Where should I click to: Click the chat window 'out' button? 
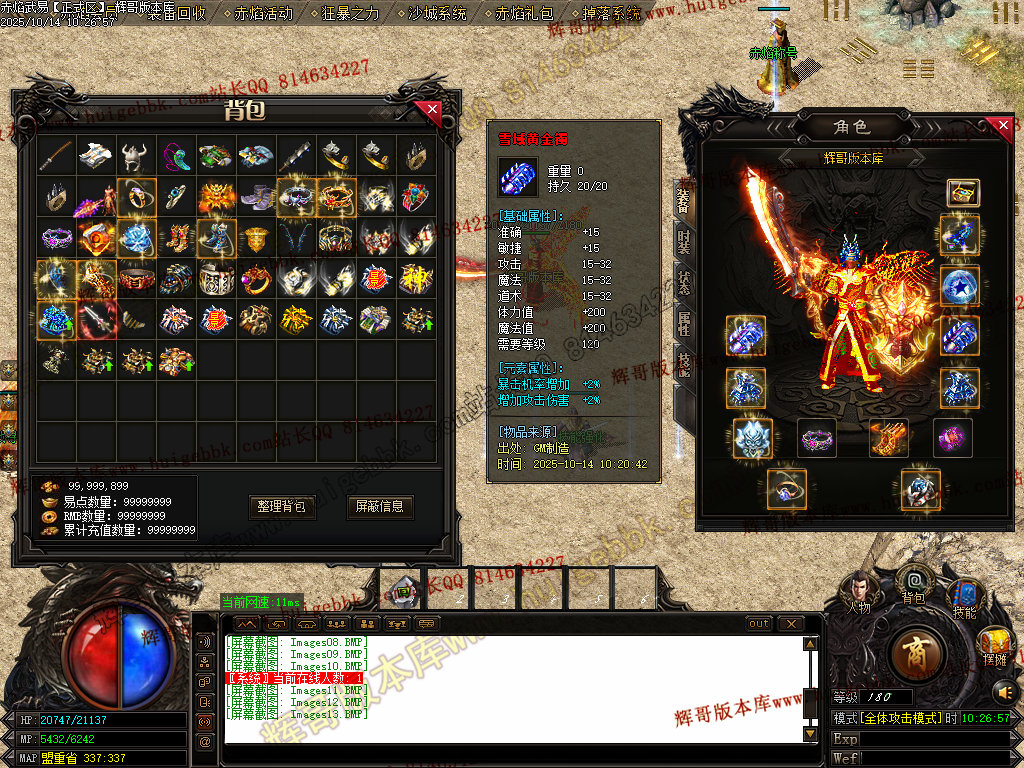[x=760, y=624]
